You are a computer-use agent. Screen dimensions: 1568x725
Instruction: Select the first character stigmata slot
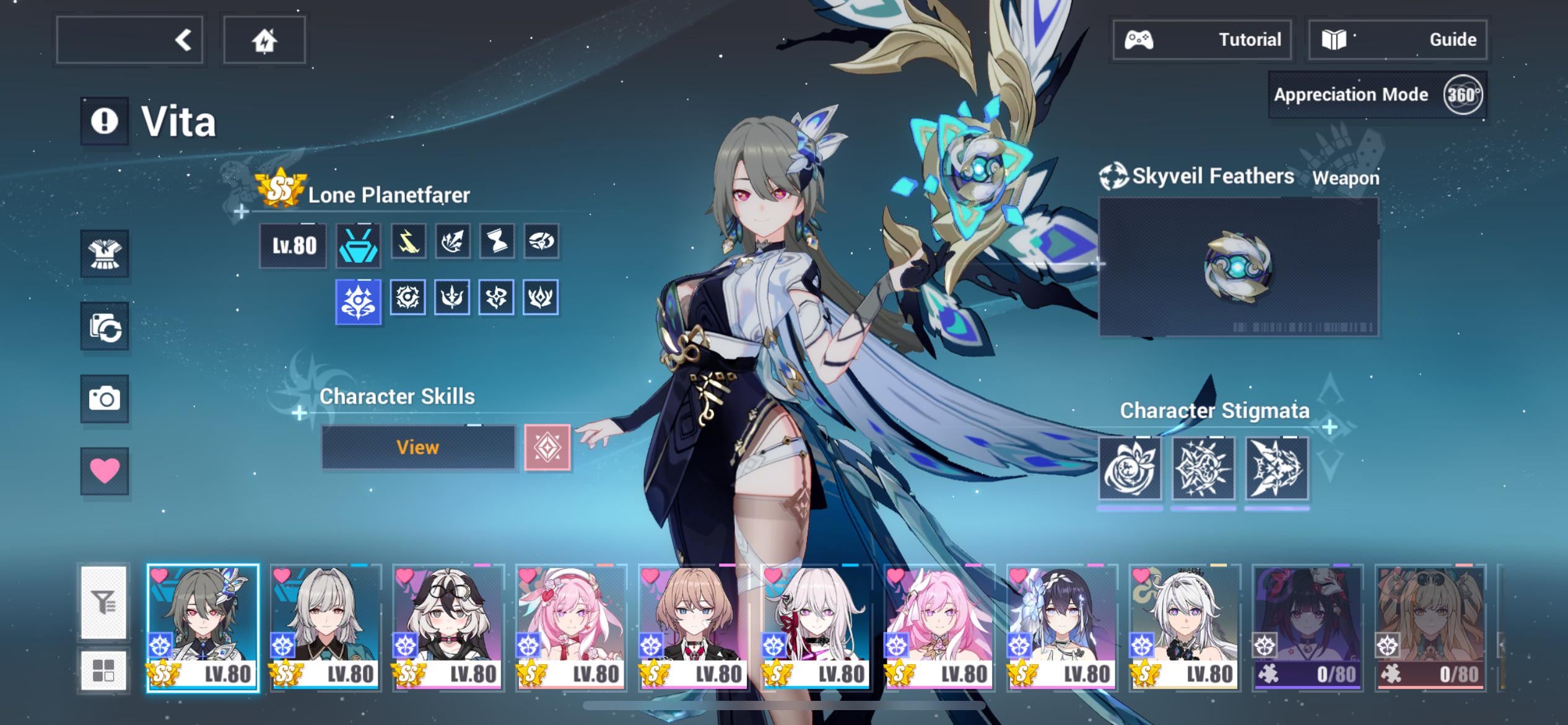pyautogui.click(x=1130, y=468)
